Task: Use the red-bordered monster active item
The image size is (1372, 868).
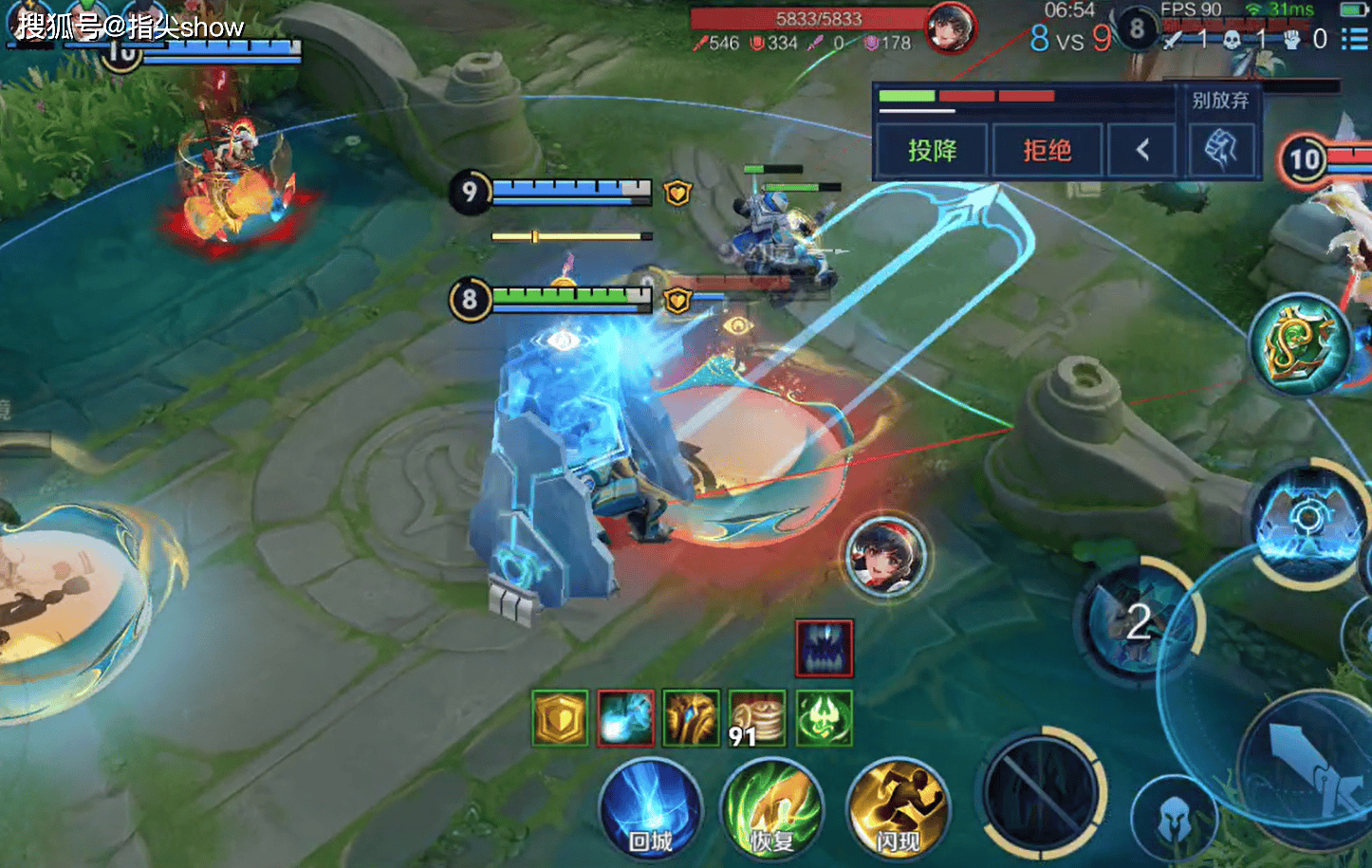Action: pos(824,648)
